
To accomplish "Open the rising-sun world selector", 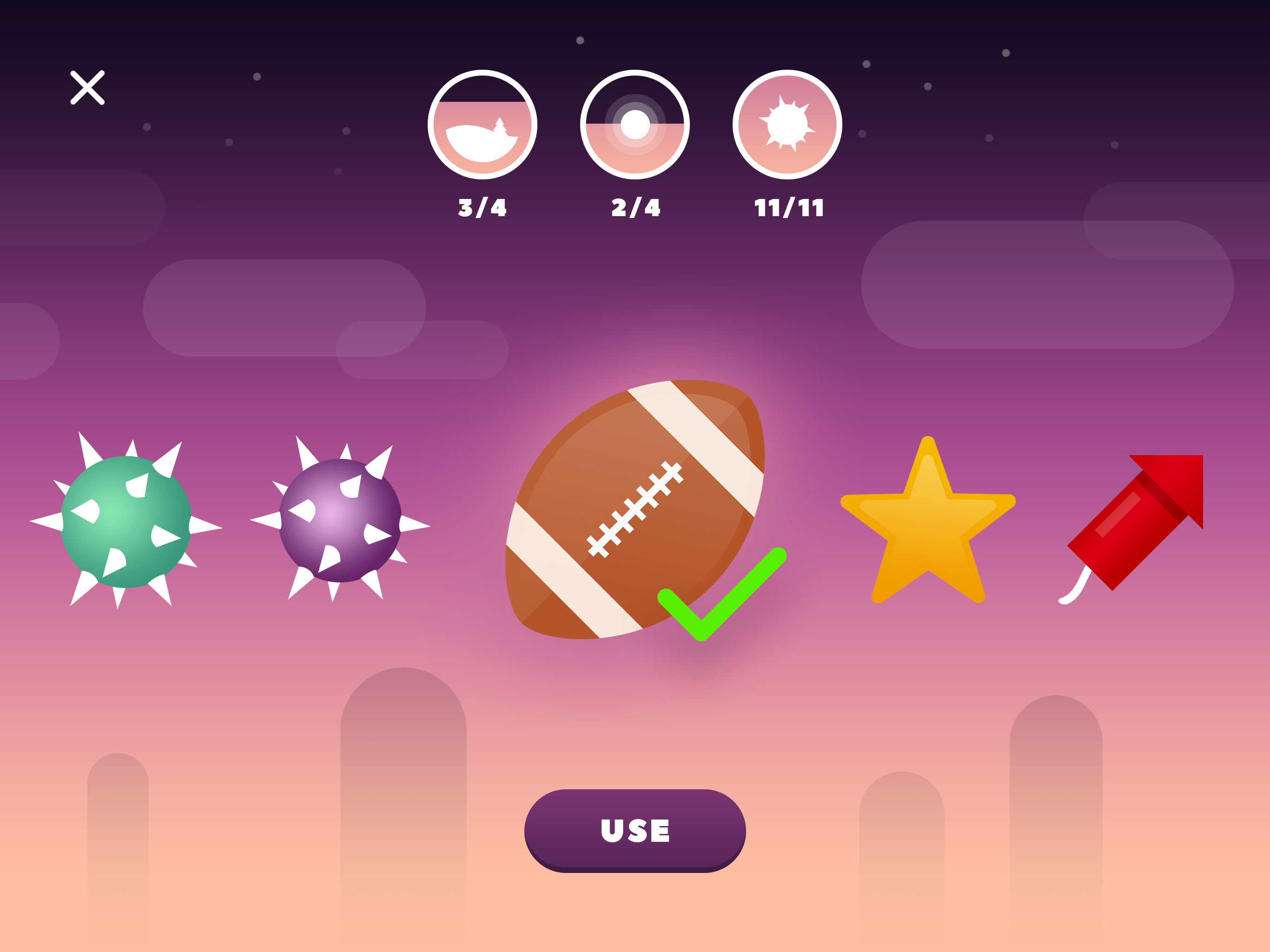I will point(635,124).
